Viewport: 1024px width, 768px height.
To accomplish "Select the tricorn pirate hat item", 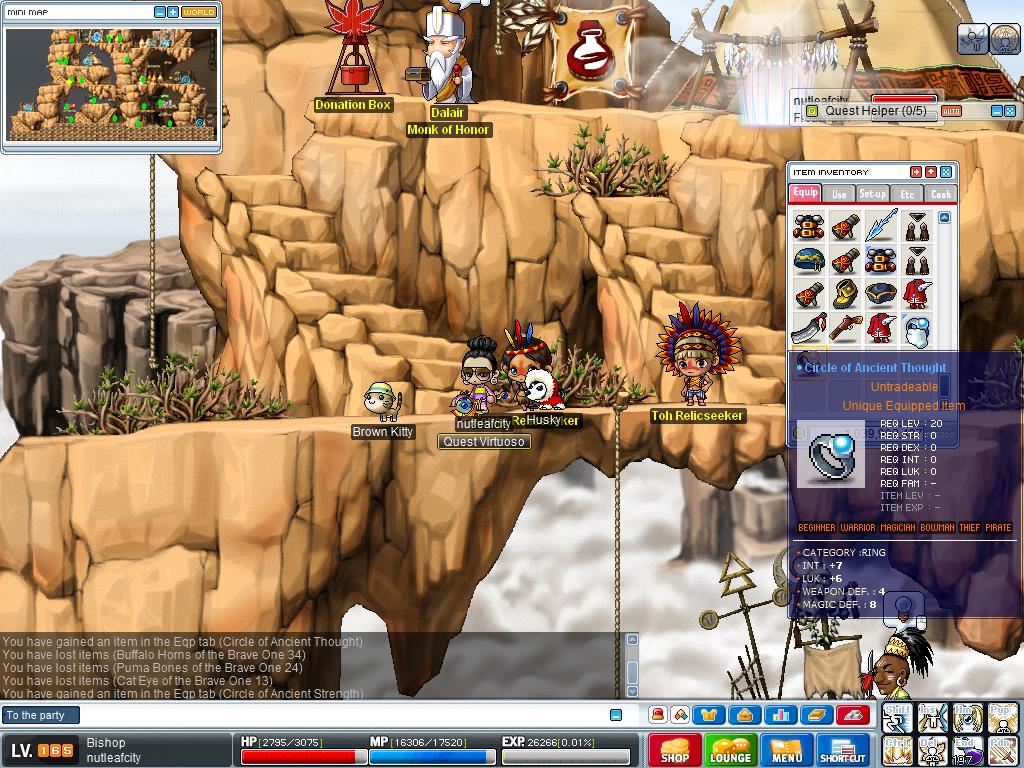I will point(881,295).
